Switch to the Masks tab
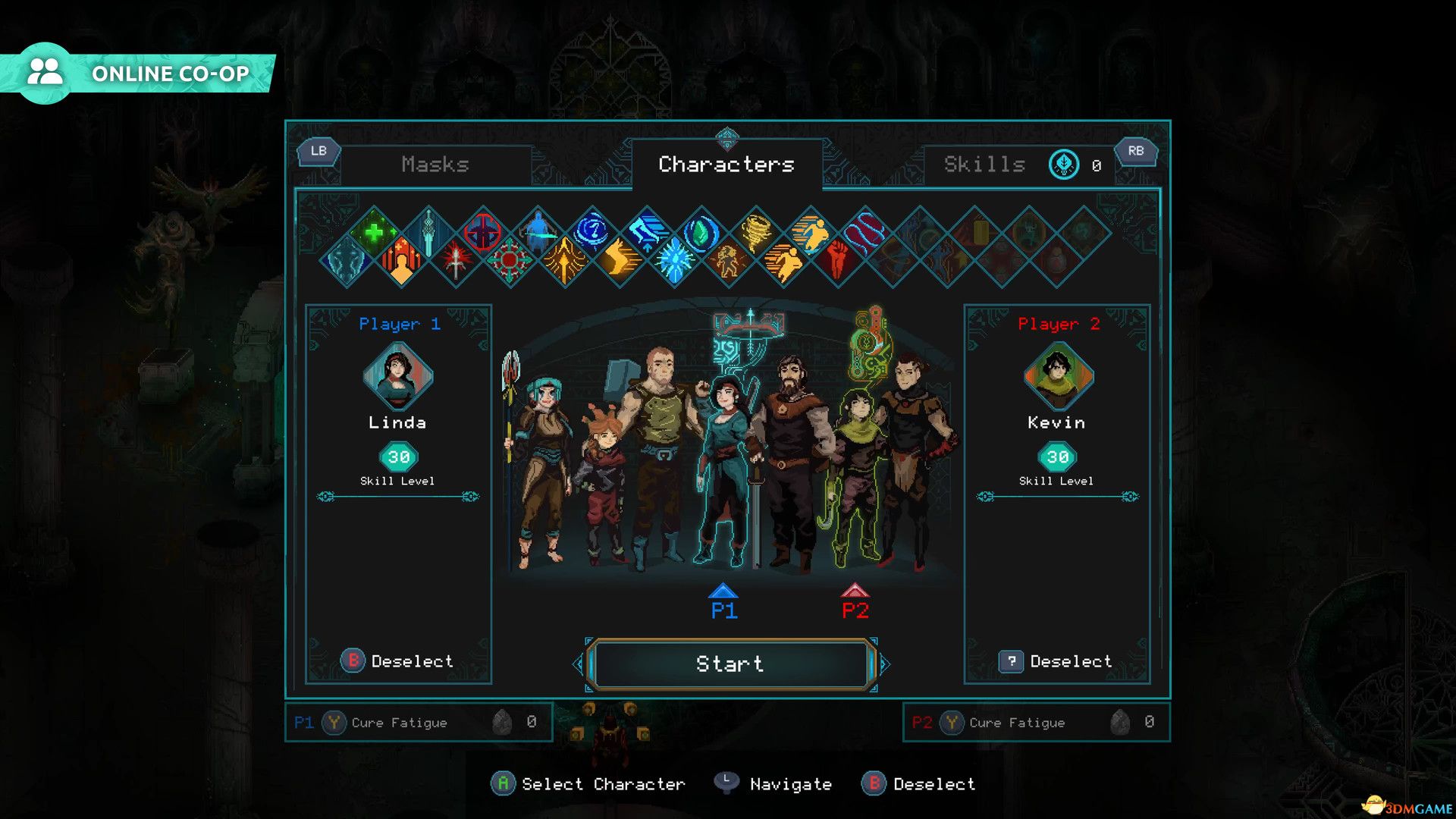 (438, 165)
